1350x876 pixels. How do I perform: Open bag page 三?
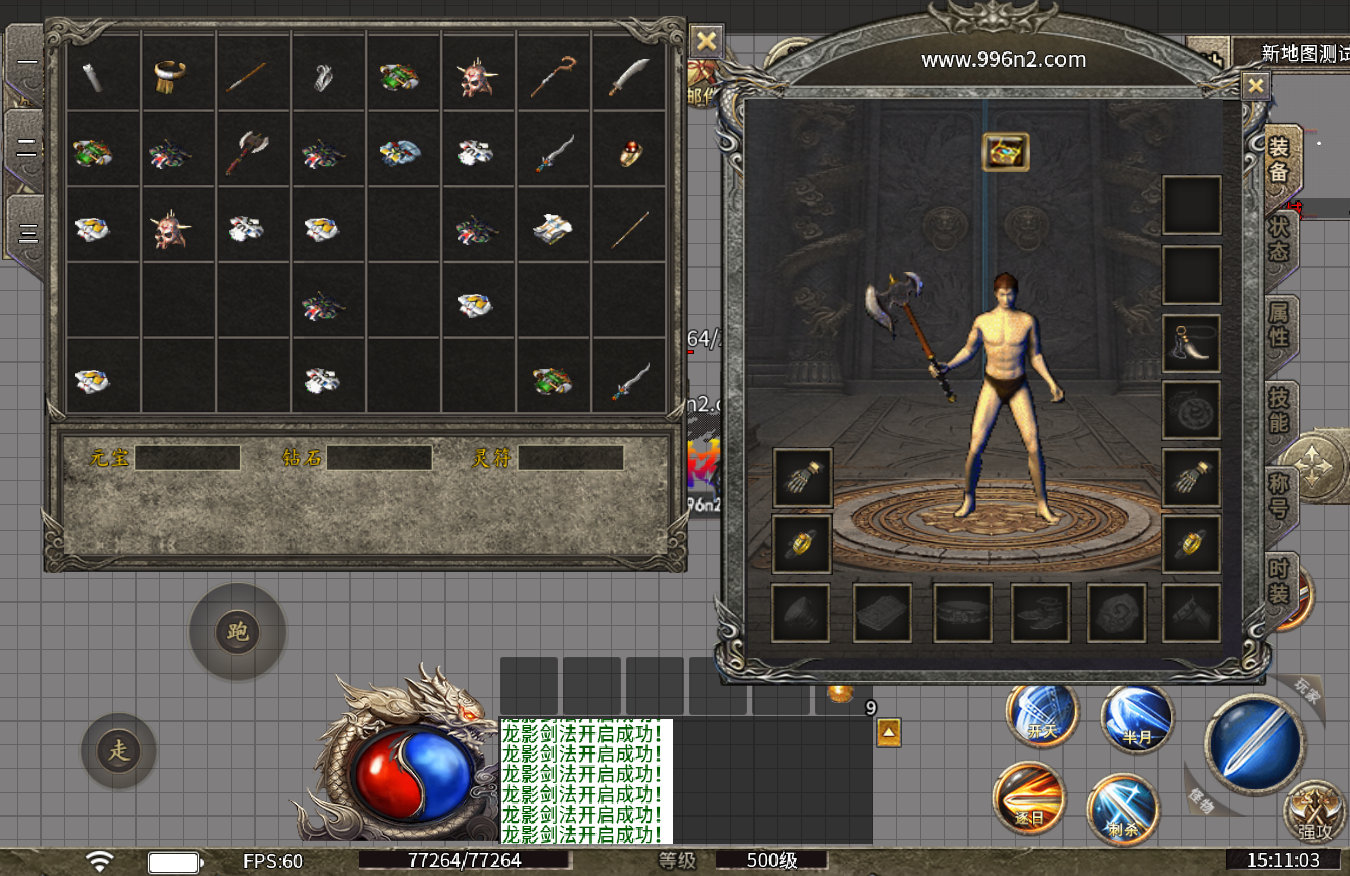click(x=27, y=234)
